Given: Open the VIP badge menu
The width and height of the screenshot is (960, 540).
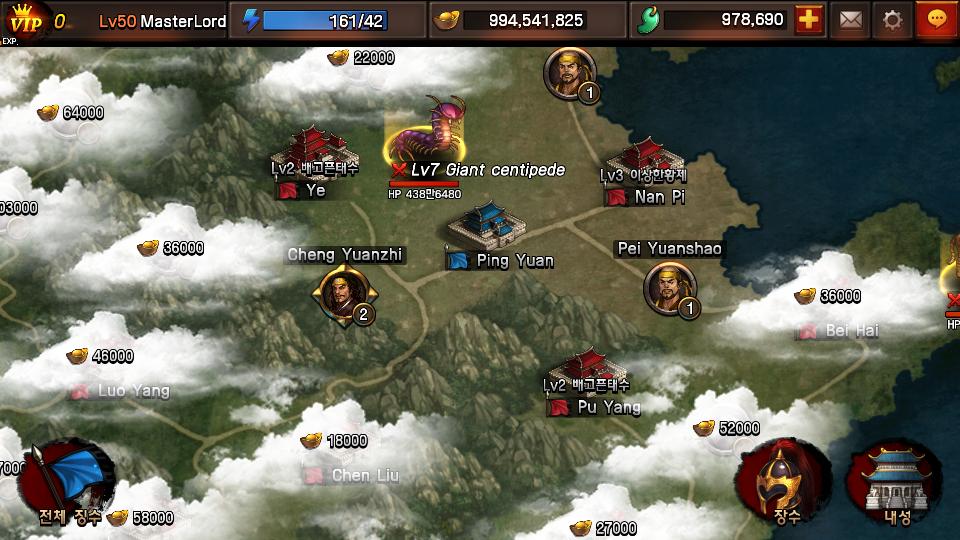Looking at the screenshot, I should 25,20.
